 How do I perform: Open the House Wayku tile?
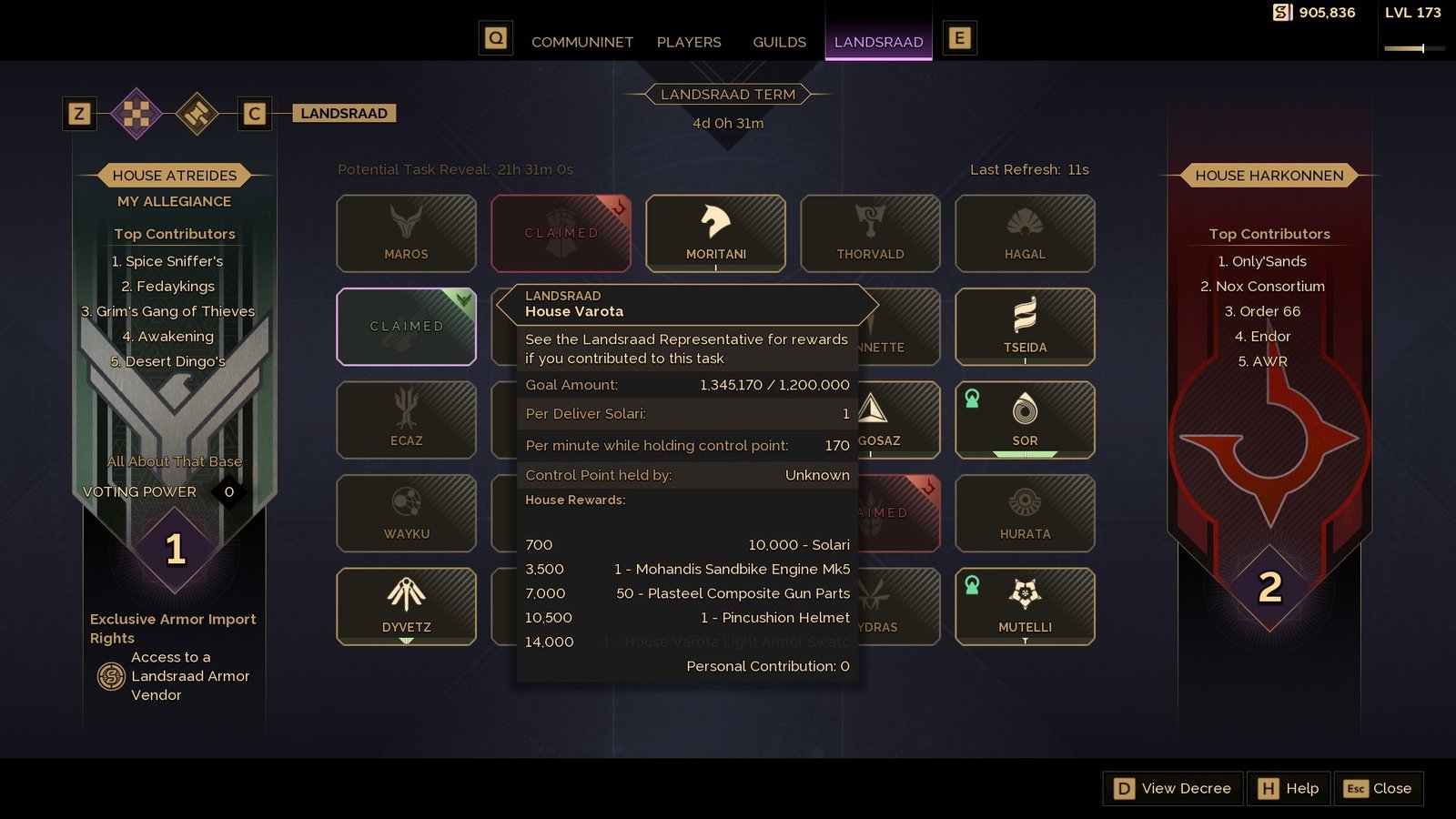406,512
